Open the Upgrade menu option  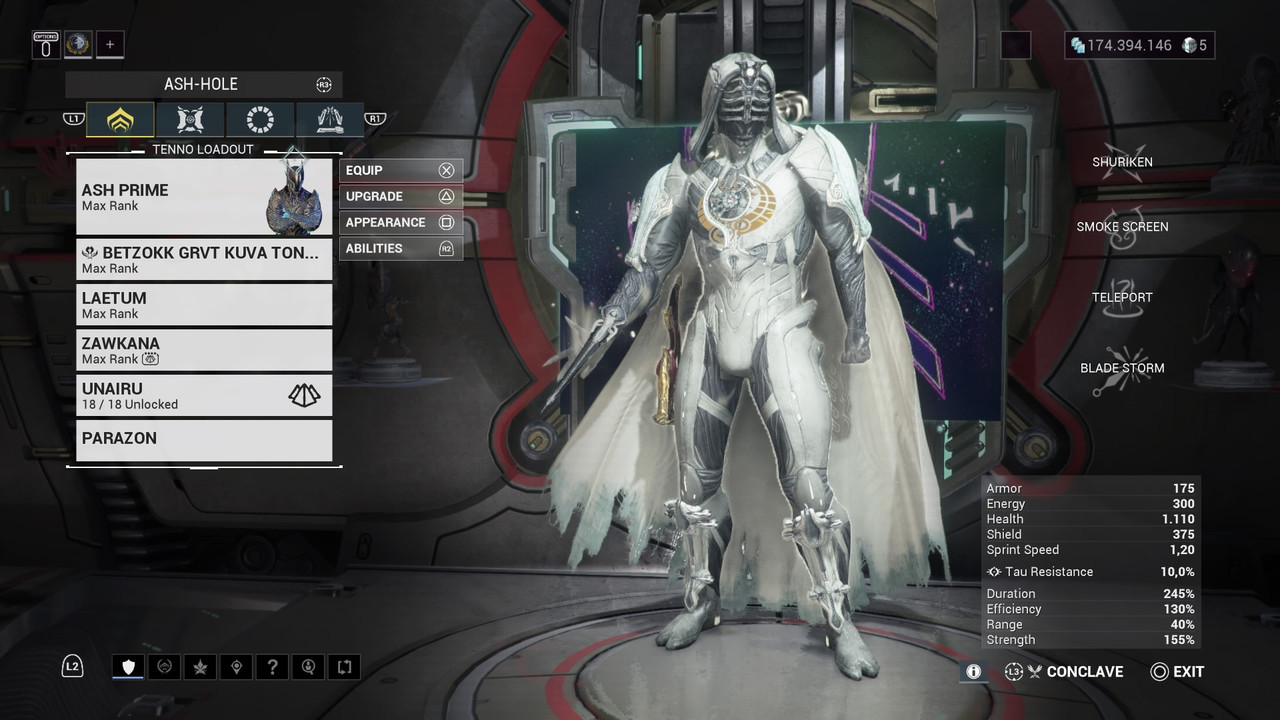400,197
